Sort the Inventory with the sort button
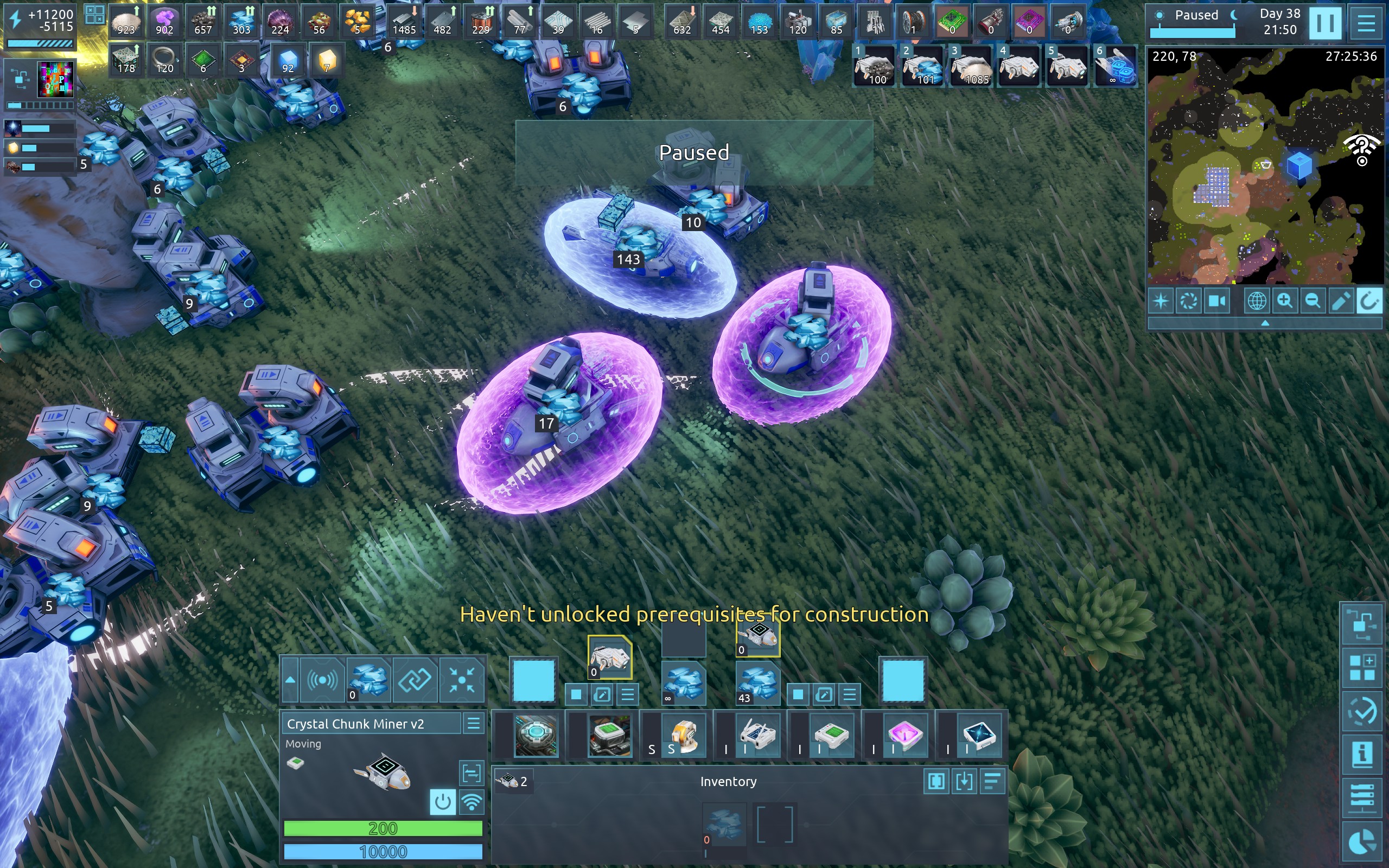This screenshot has width=1389, height=868. (992, 781)
